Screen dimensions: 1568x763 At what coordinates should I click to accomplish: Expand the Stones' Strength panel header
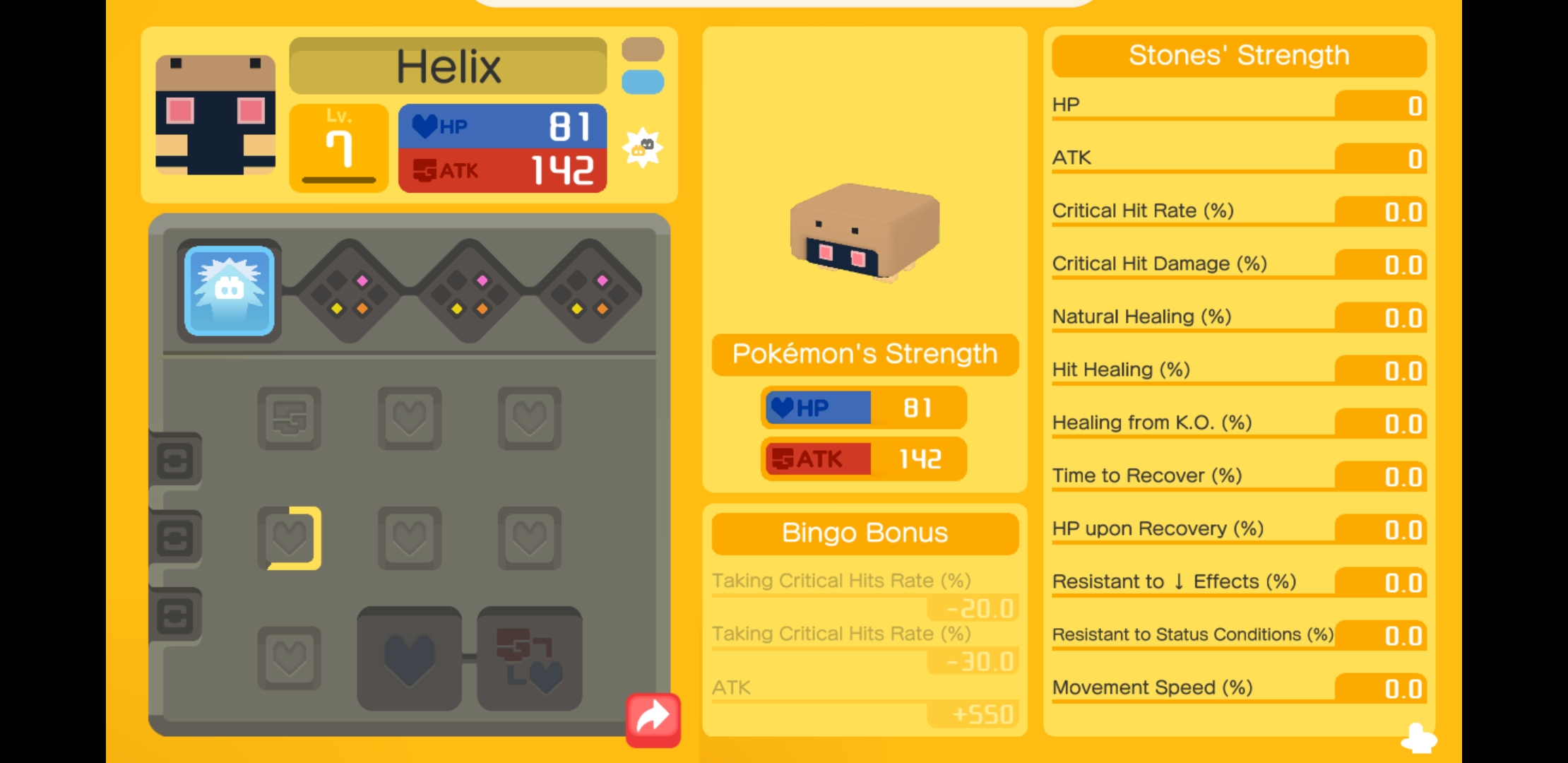pos(1238,55)
